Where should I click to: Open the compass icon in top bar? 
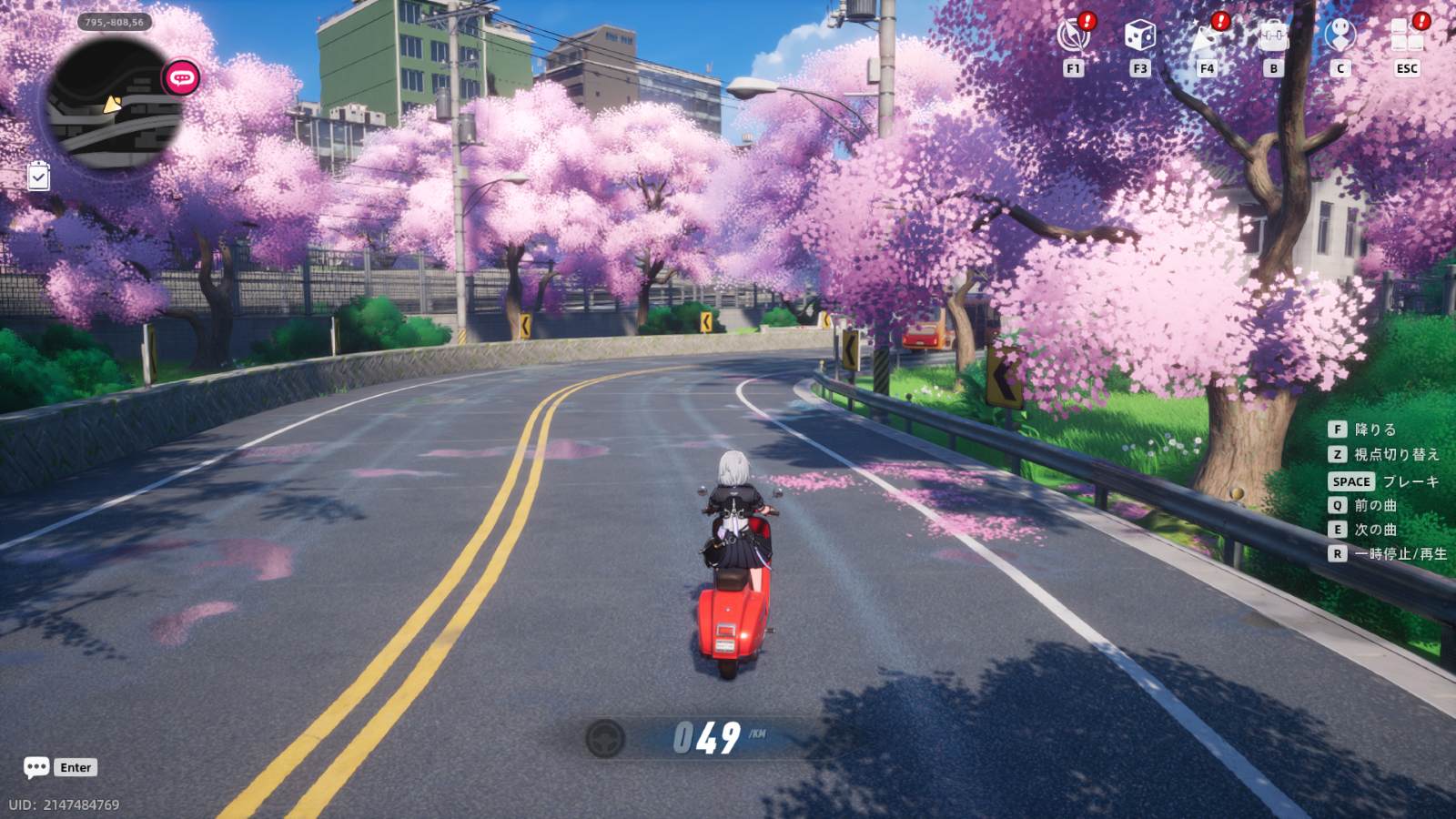(1073, 36)
